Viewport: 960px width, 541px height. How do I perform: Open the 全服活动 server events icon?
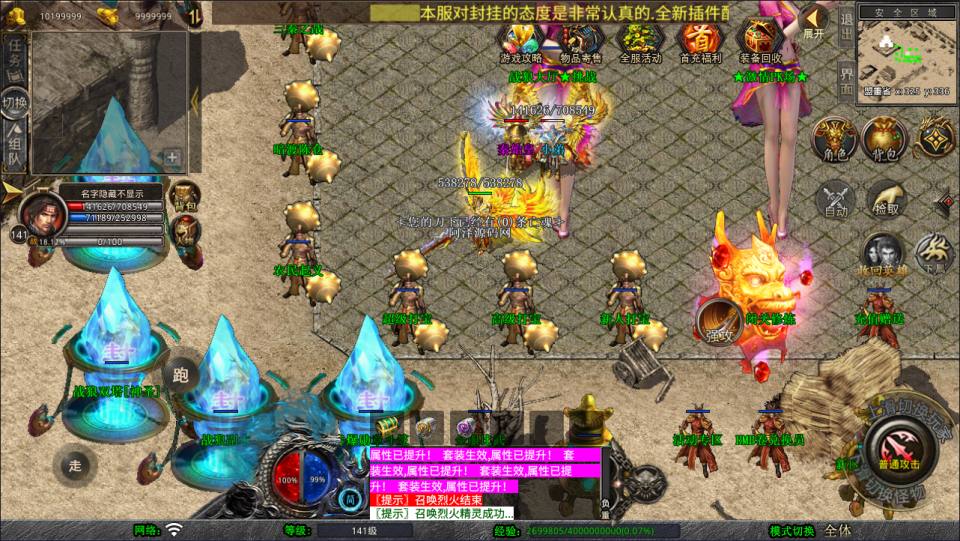[640, 42]
